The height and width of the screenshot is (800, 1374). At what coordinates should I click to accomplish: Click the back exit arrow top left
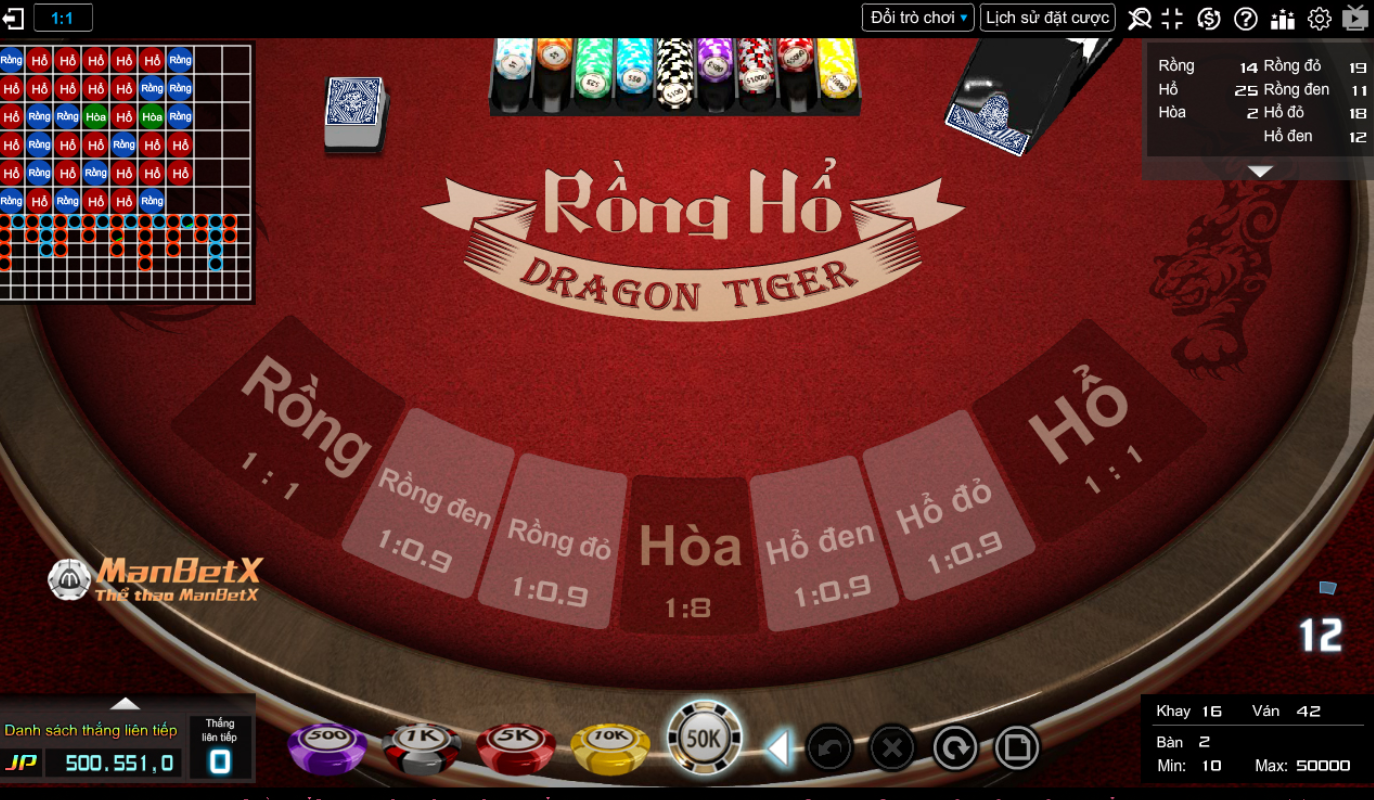(13, 17)
